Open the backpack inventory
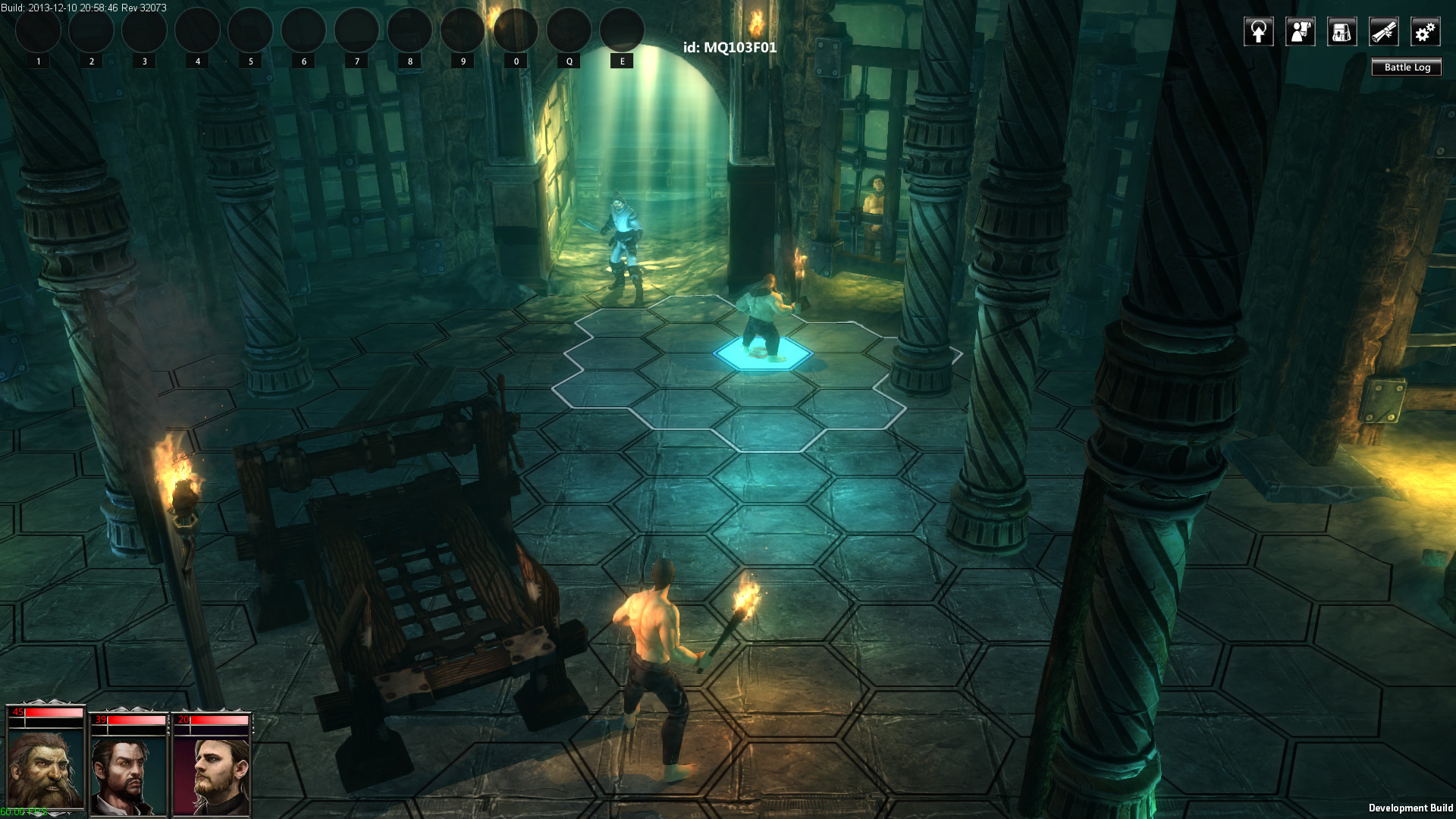 pos(1342,32)
